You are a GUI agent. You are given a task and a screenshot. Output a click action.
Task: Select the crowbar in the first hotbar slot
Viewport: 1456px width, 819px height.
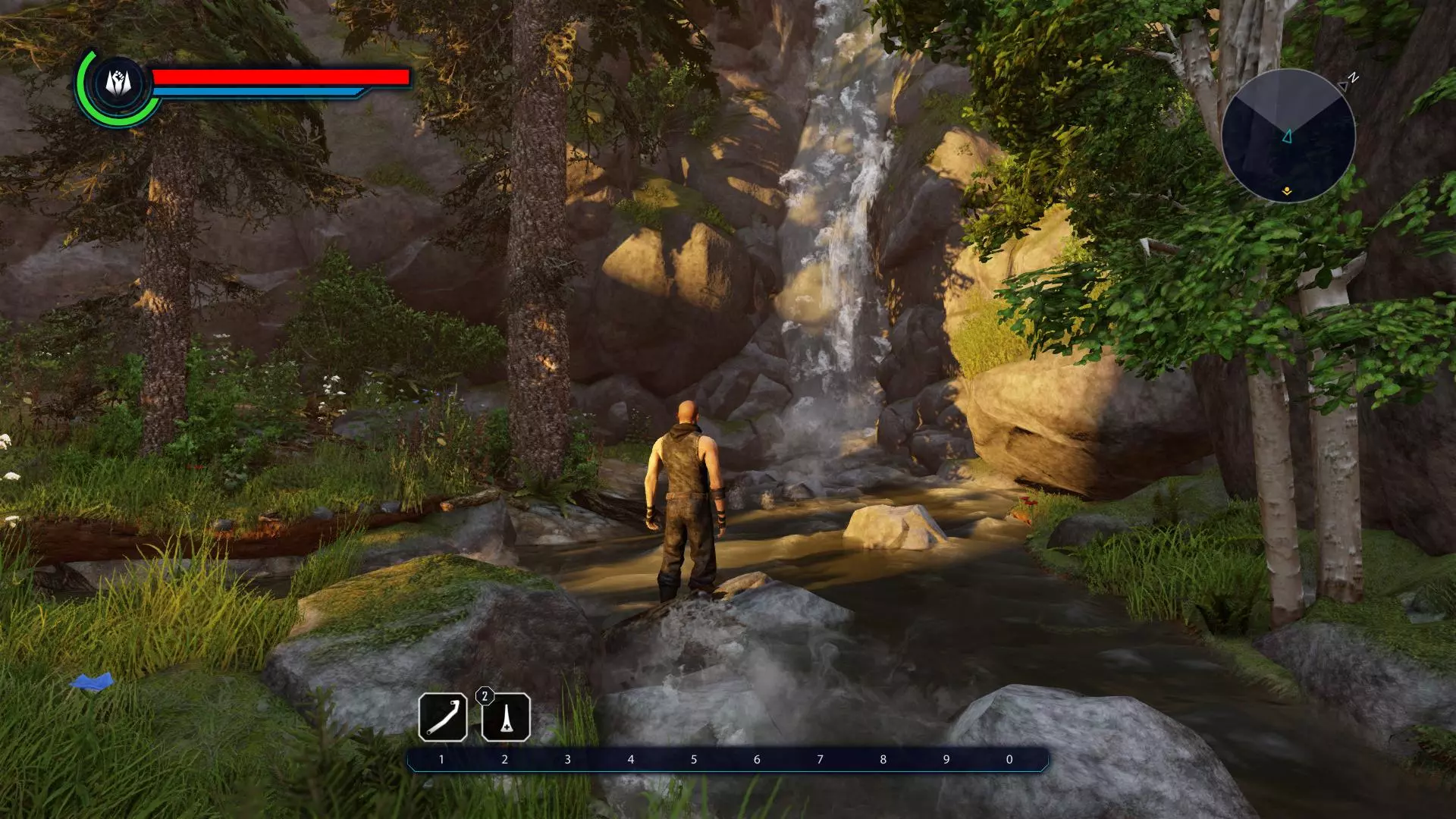click(x=443, y=717)
